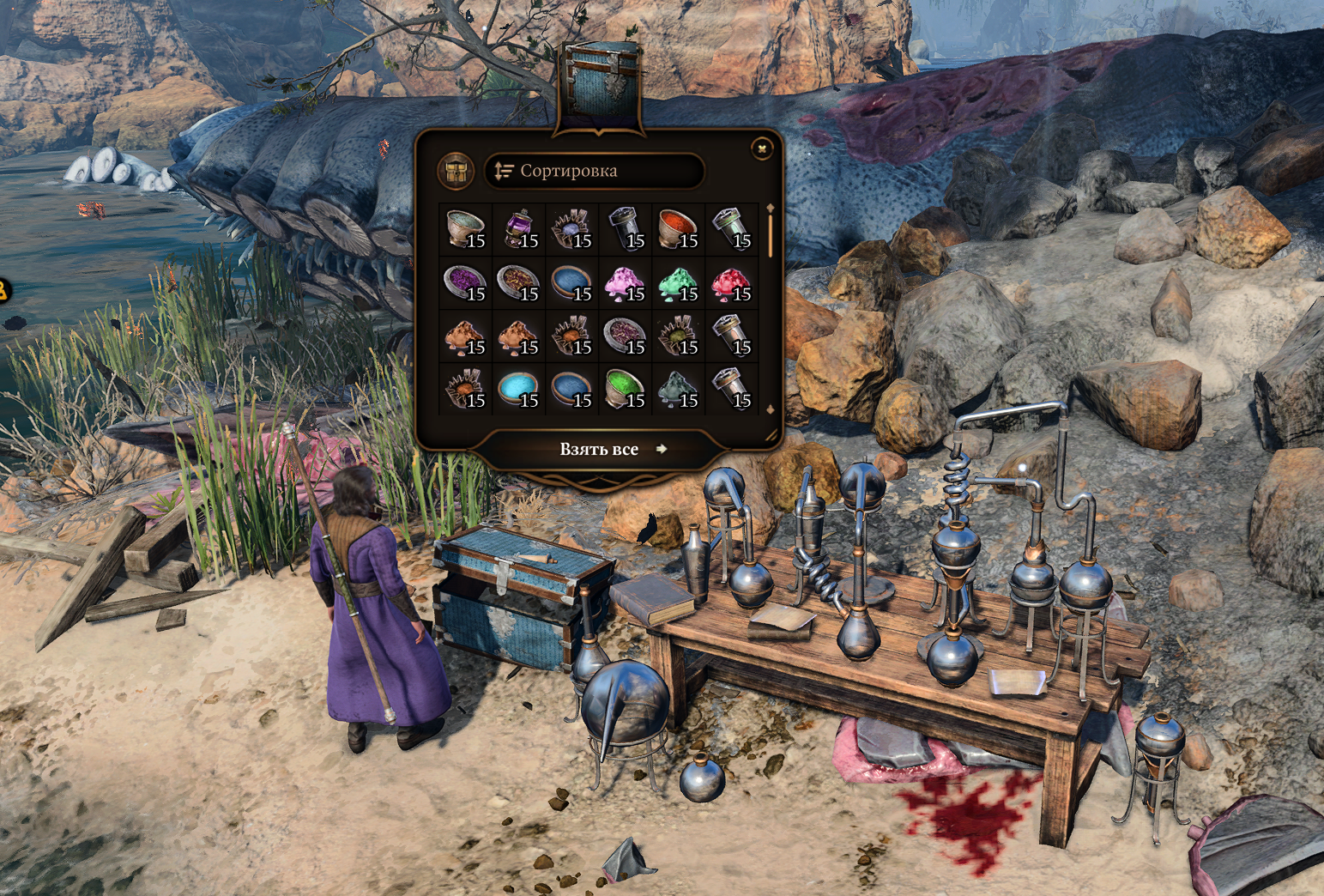The height and width of the screenshot is (896, 1324).
Task: Click the loot list scroll-down arrow
Action: click(770, 409)
